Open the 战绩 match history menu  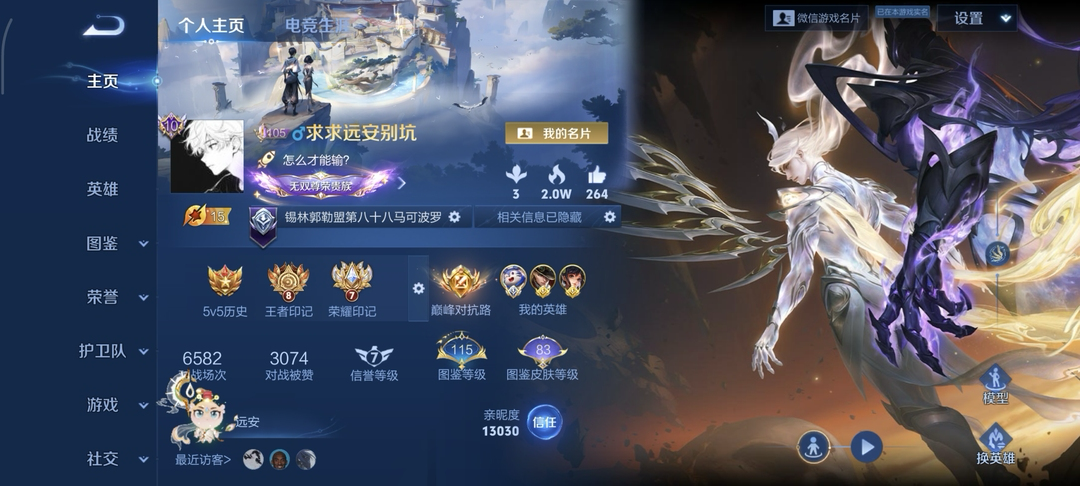click(x=103, y=135)
